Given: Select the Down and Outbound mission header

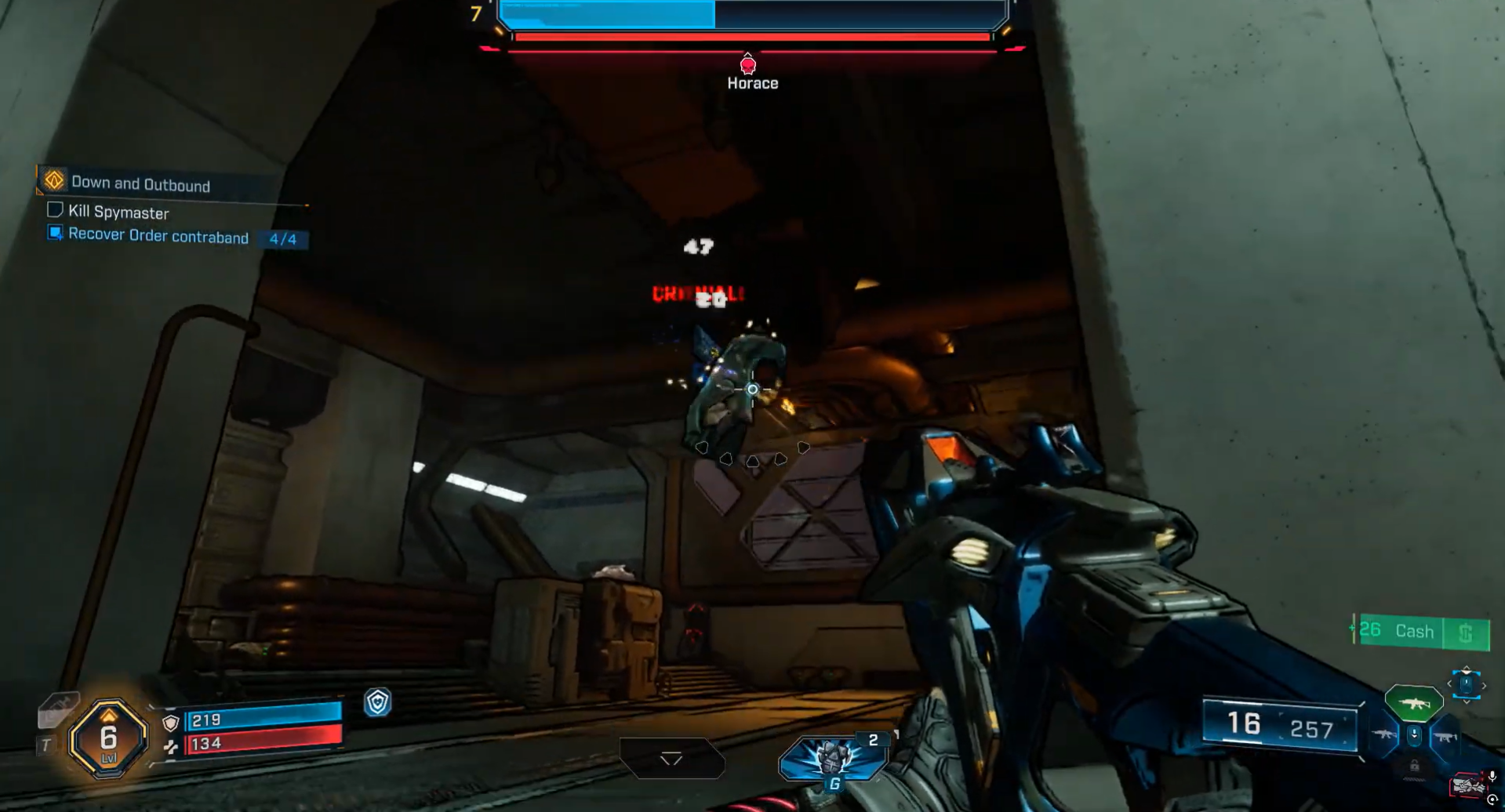Looking at the screenshot, I should click(x=140, y=183).
